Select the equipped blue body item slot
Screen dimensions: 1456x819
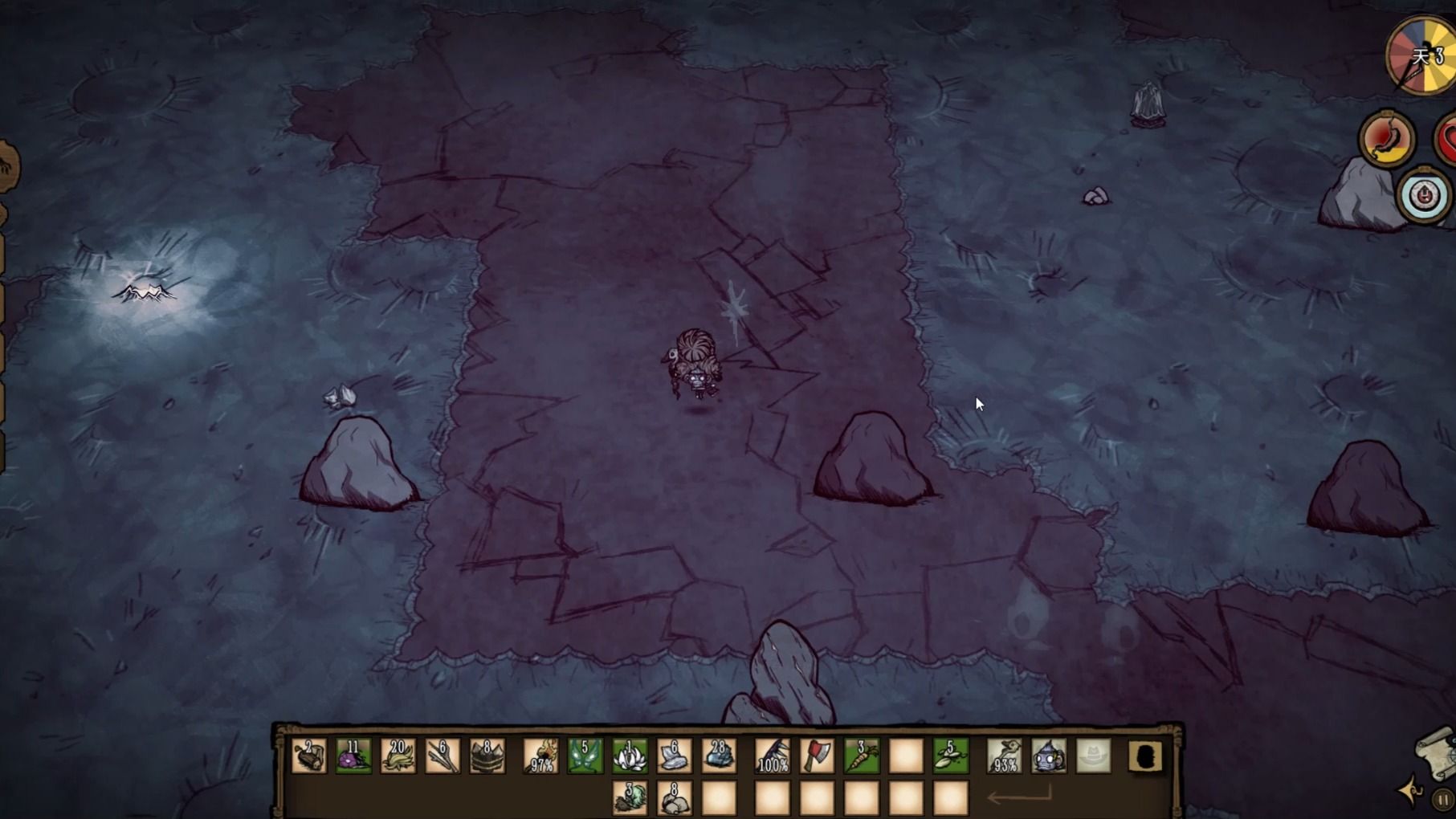1049,756
